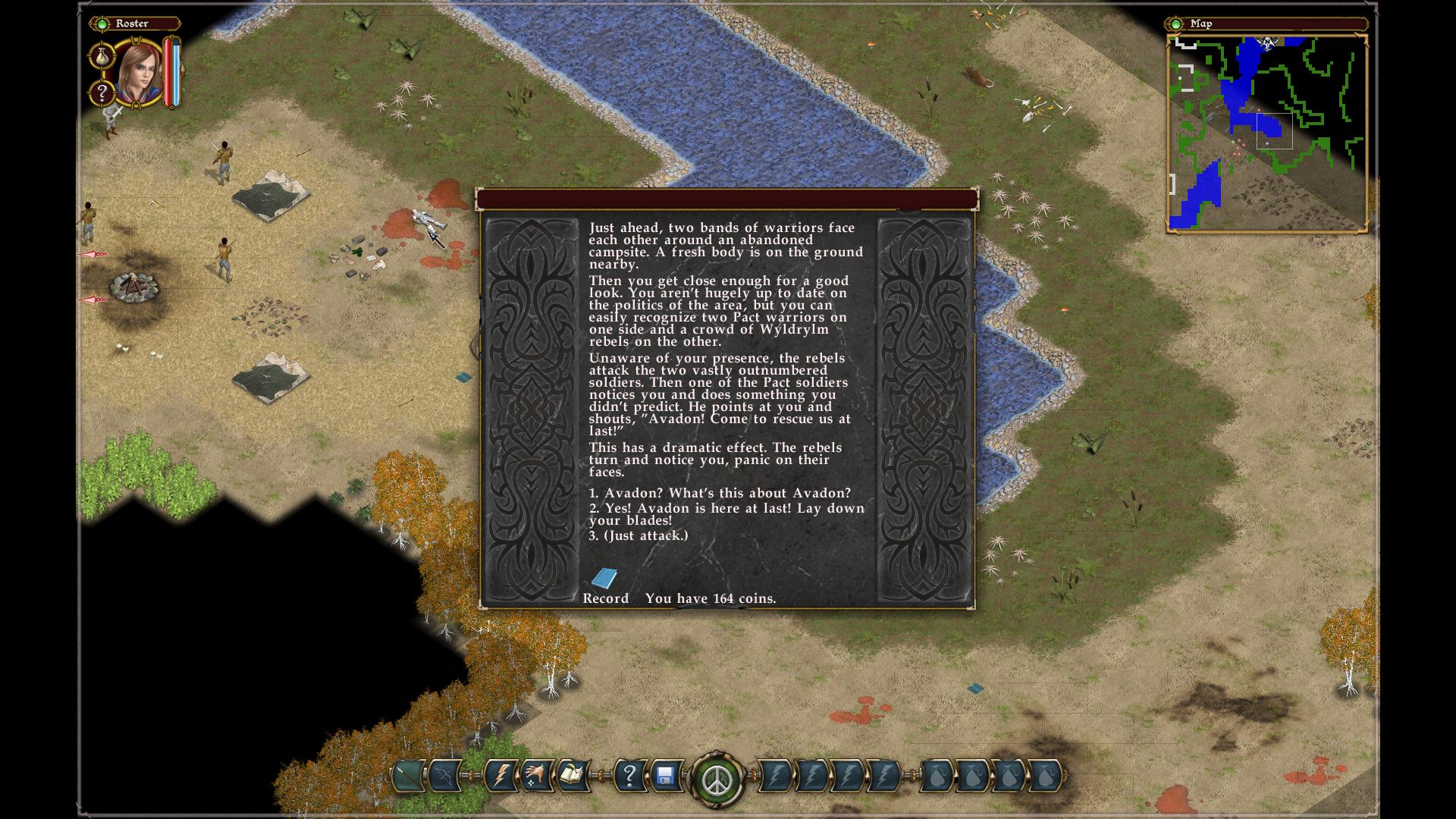Screen dimensions: 1456x819
Task: Record this conversation with the blue book
Action: pos(604,579)
